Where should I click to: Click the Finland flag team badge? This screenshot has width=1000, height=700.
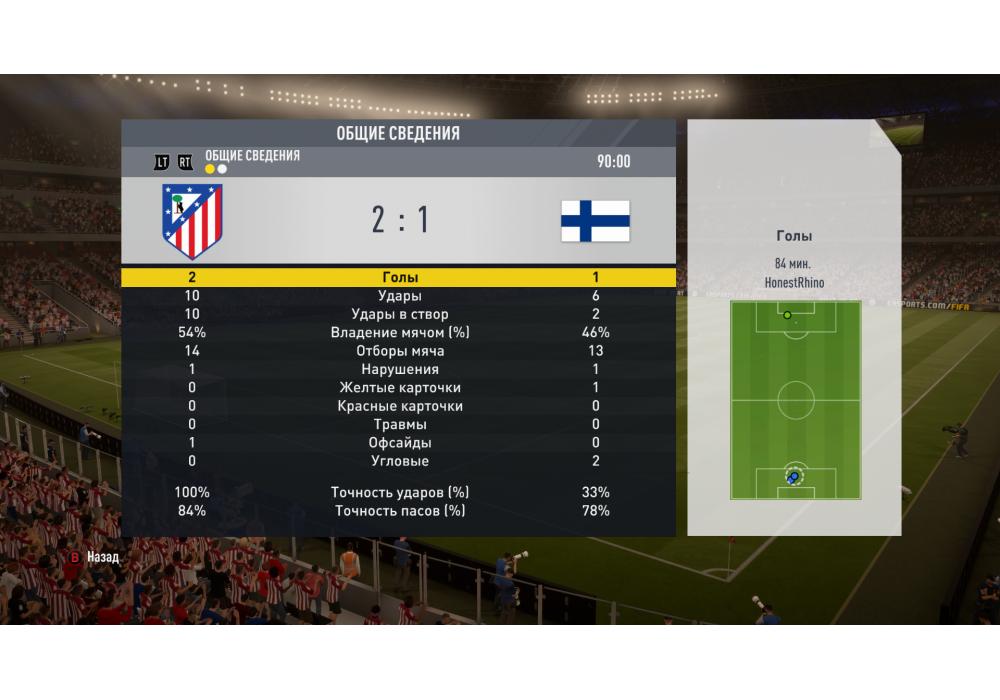coord(595,221)
